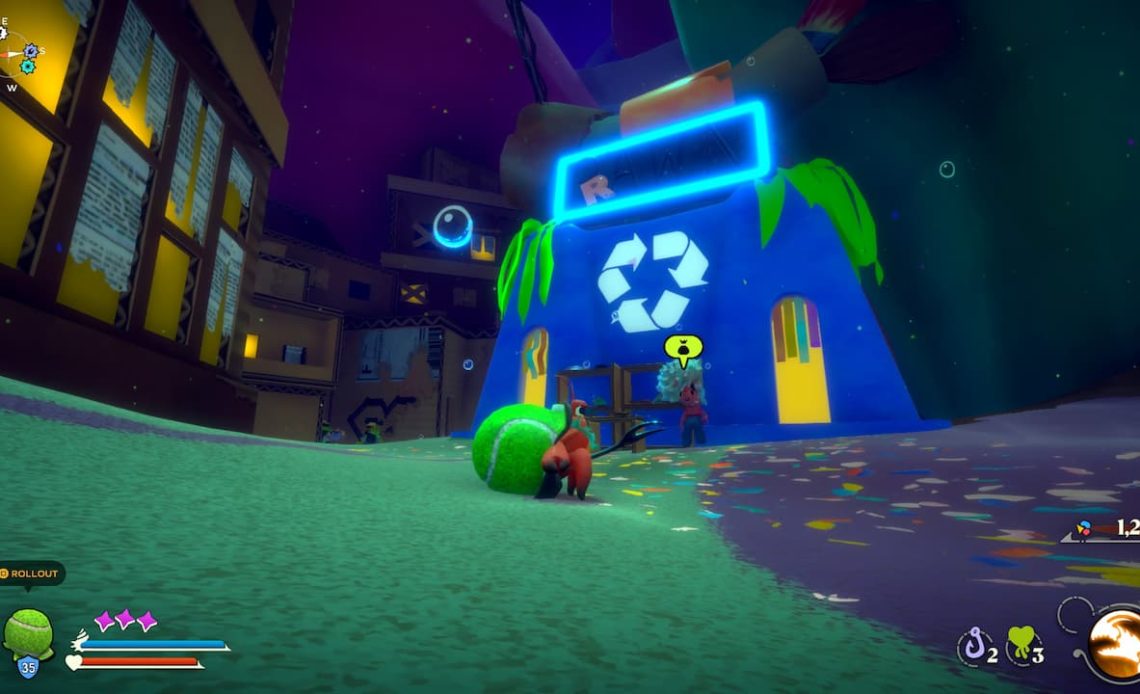Click the yellow speech bubble over the NPC
This screenshot has width=1140, height=694.
tap(683, 348)
